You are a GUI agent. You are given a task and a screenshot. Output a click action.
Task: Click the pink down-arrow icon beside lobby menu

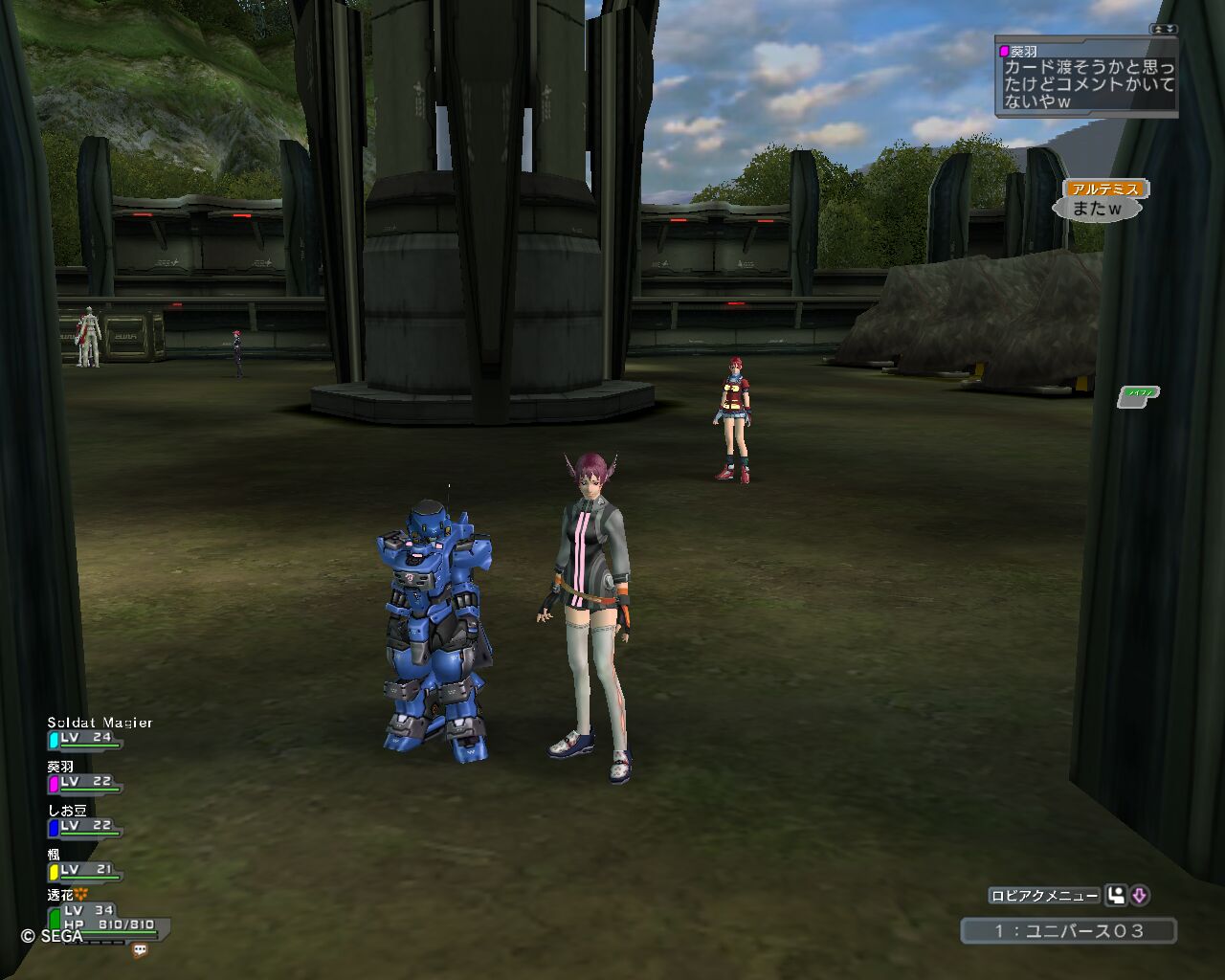coord(1139,896)
